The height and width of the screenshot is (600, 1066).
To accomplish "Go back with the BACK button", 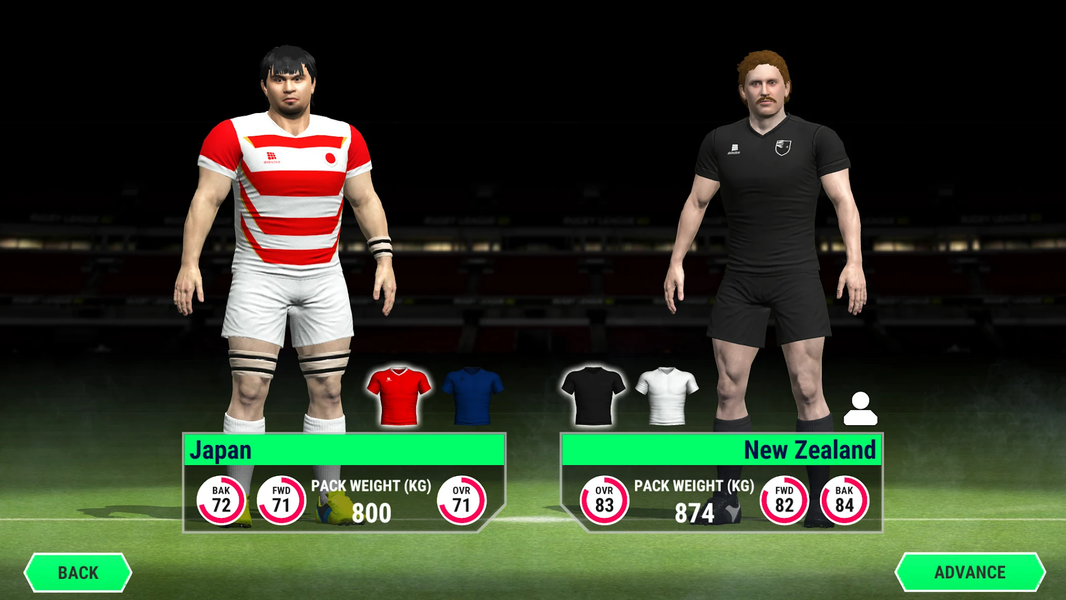I will (x=78, y=572).
